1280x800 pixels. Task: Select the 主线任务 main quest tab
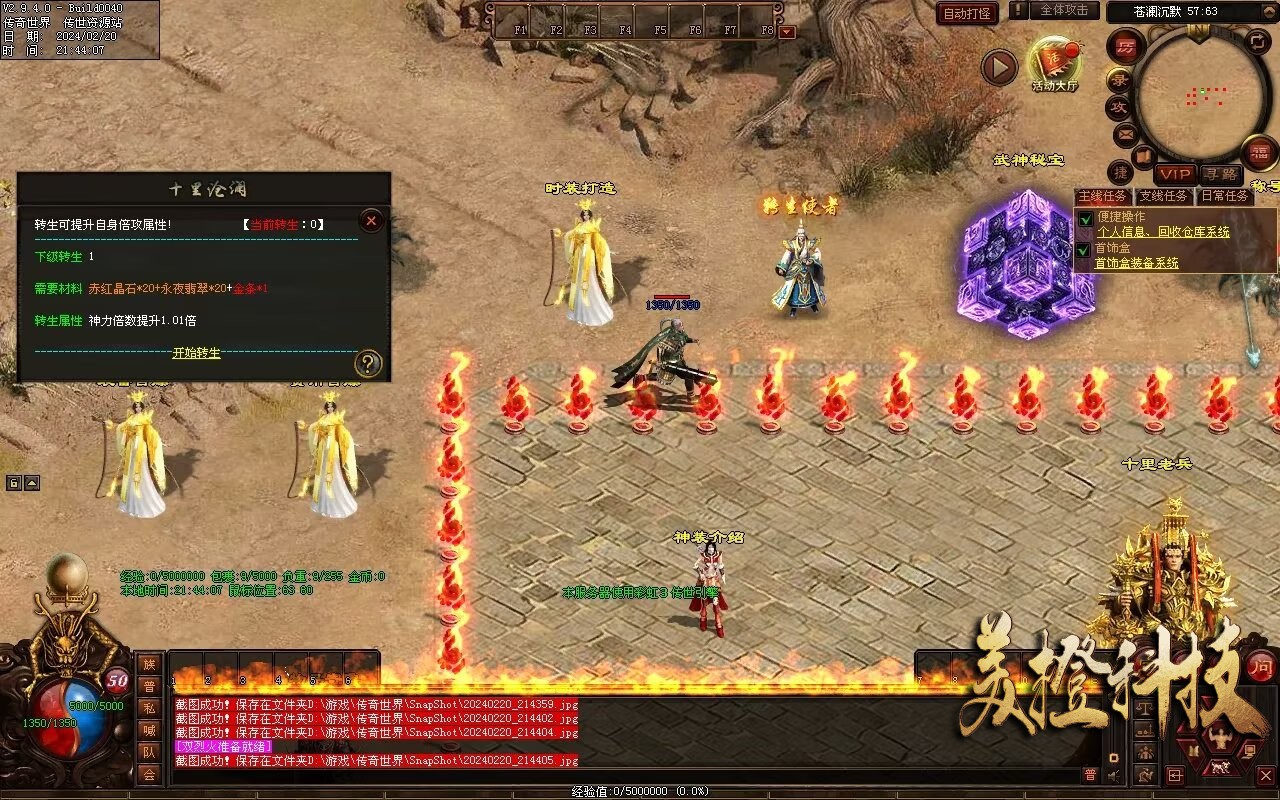pyautogui.click(x=1104, y=196)
